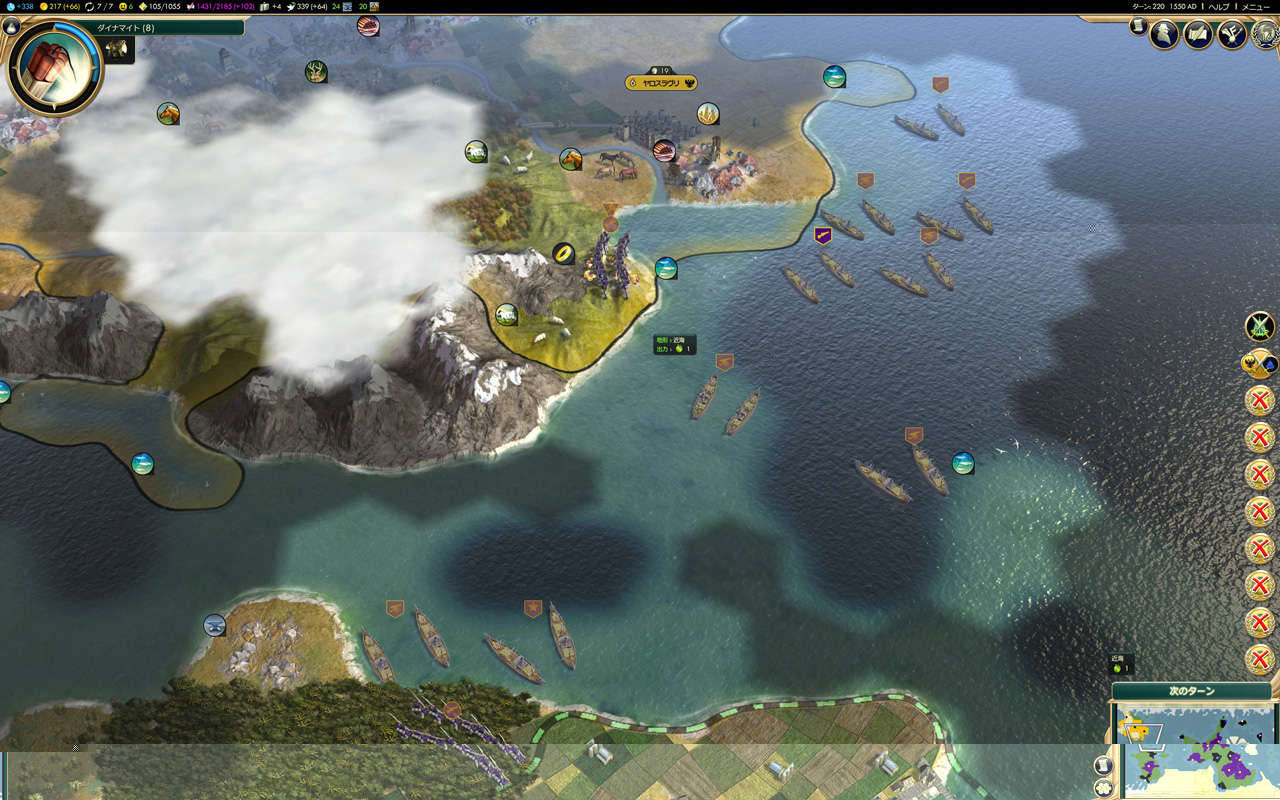Click the crossed swords notification
The height and width of the screenshot is (800, 1280).
(1259, 326)
